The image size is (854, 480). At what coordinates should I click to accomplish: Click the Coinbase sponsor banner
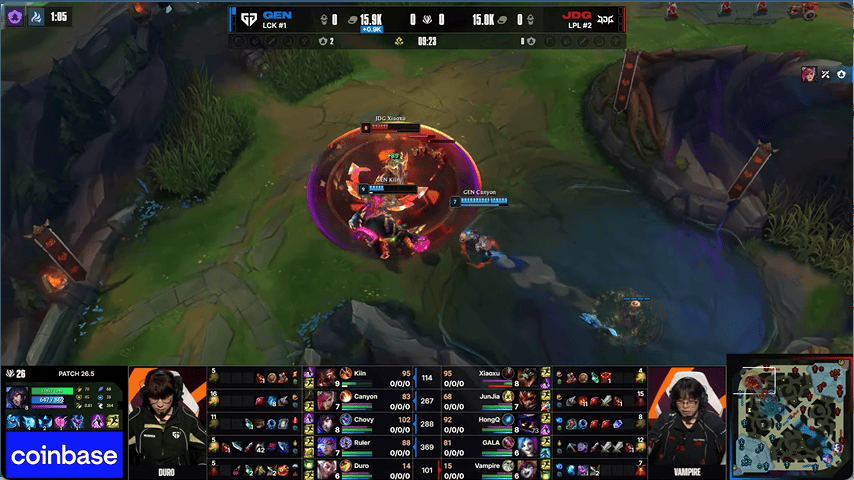point(64,455)
